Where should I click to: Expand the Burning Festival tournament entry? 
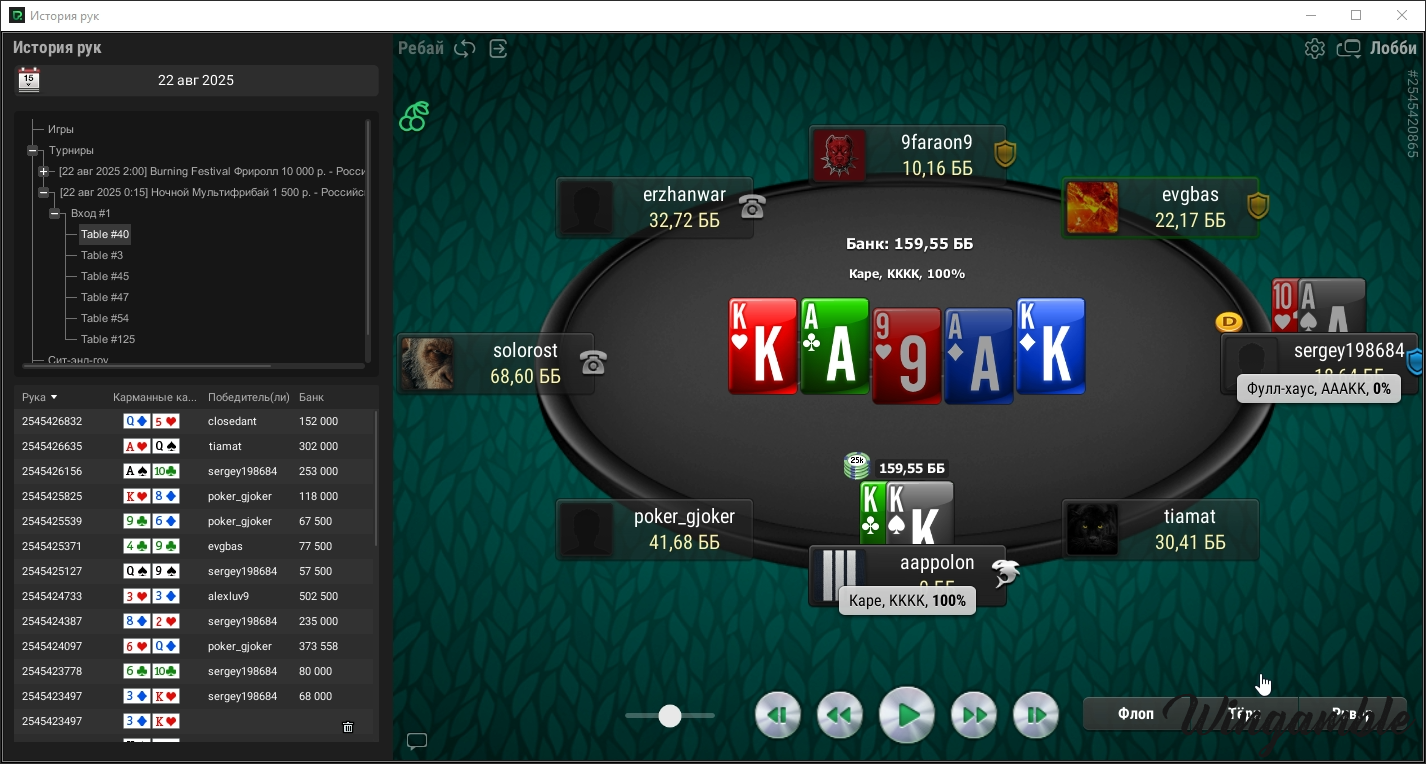coord(44,171)
